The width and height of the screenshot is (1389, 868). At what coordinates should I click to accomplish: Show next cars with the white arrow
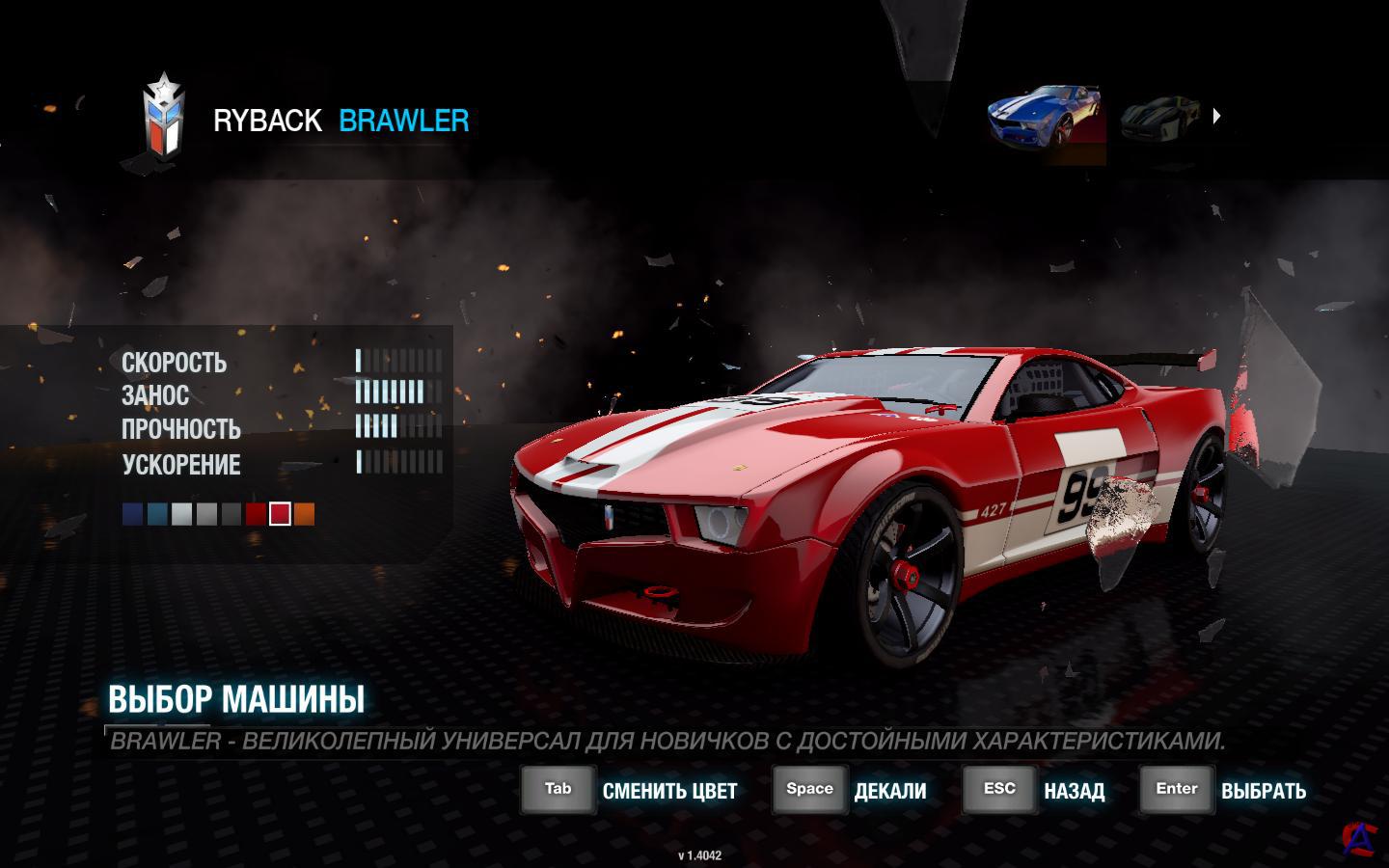pyautogui.click(x=1216, y=116)
